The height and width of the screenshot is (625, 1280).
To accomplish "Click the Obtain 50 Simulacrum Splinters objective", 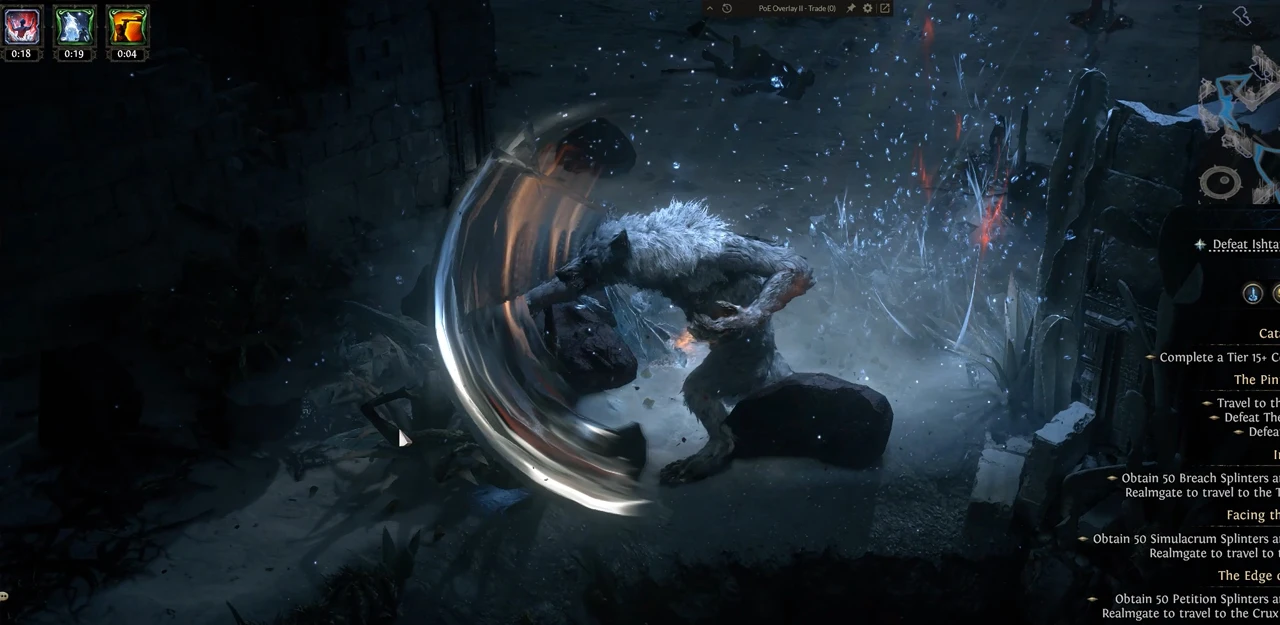I will pos(1186,539).
